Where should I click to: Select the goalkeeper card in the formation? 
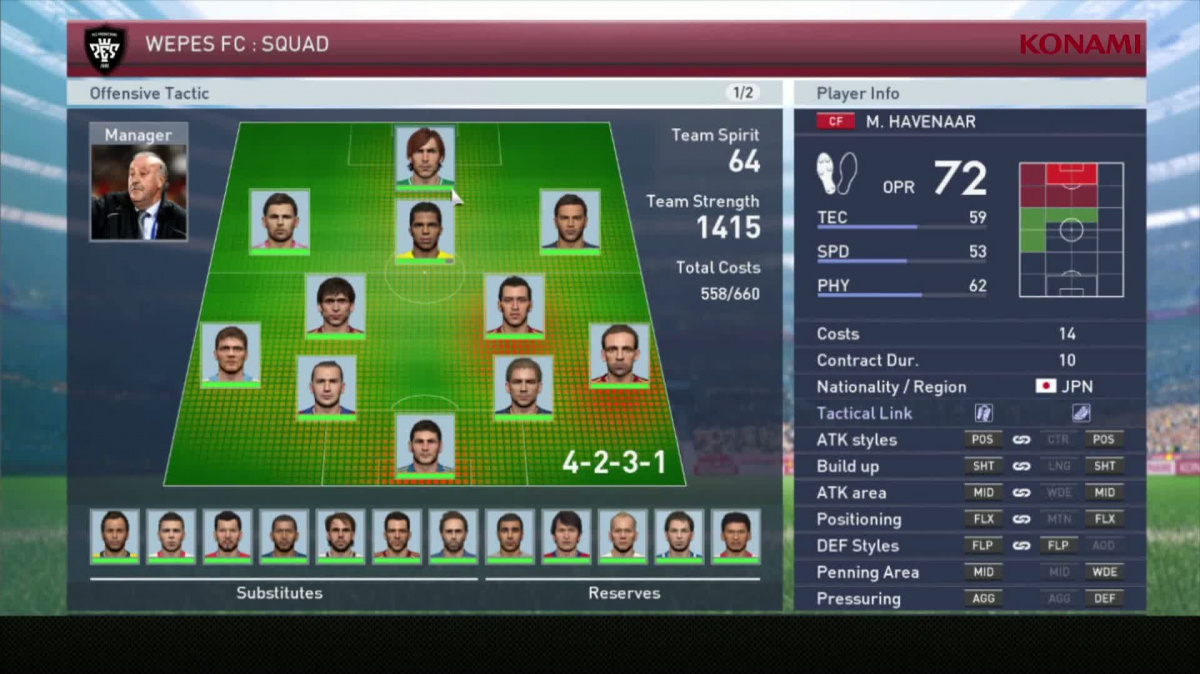(425, 445)
